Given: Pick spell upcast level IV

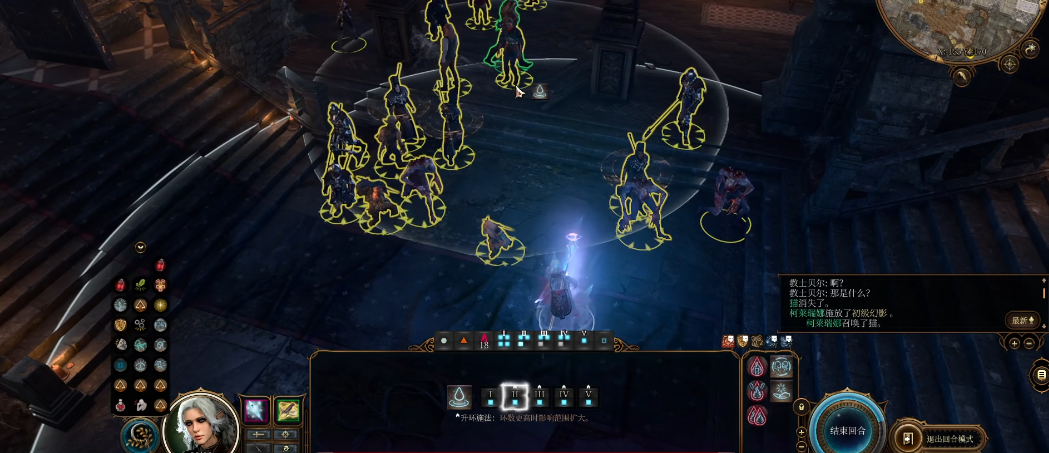Looking at the screenshot, I should point(563,398).
